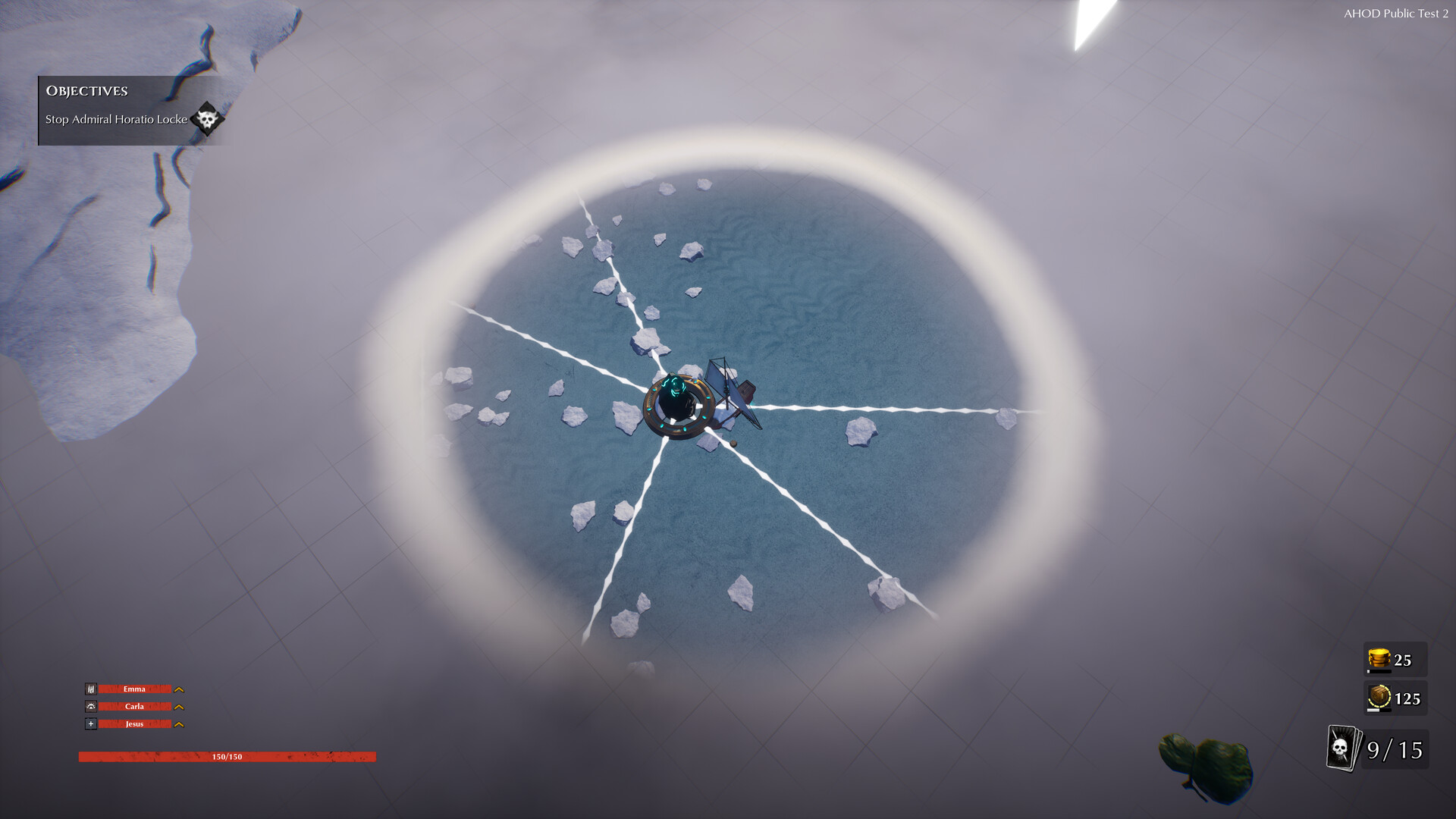Toggle Emma's health bar selection

[135, 689]
